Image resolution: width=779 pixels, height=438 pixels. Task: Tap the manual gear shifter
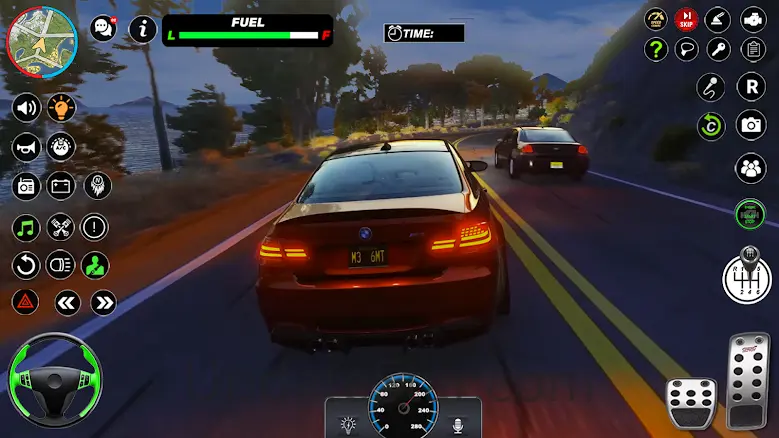point(747,275)
